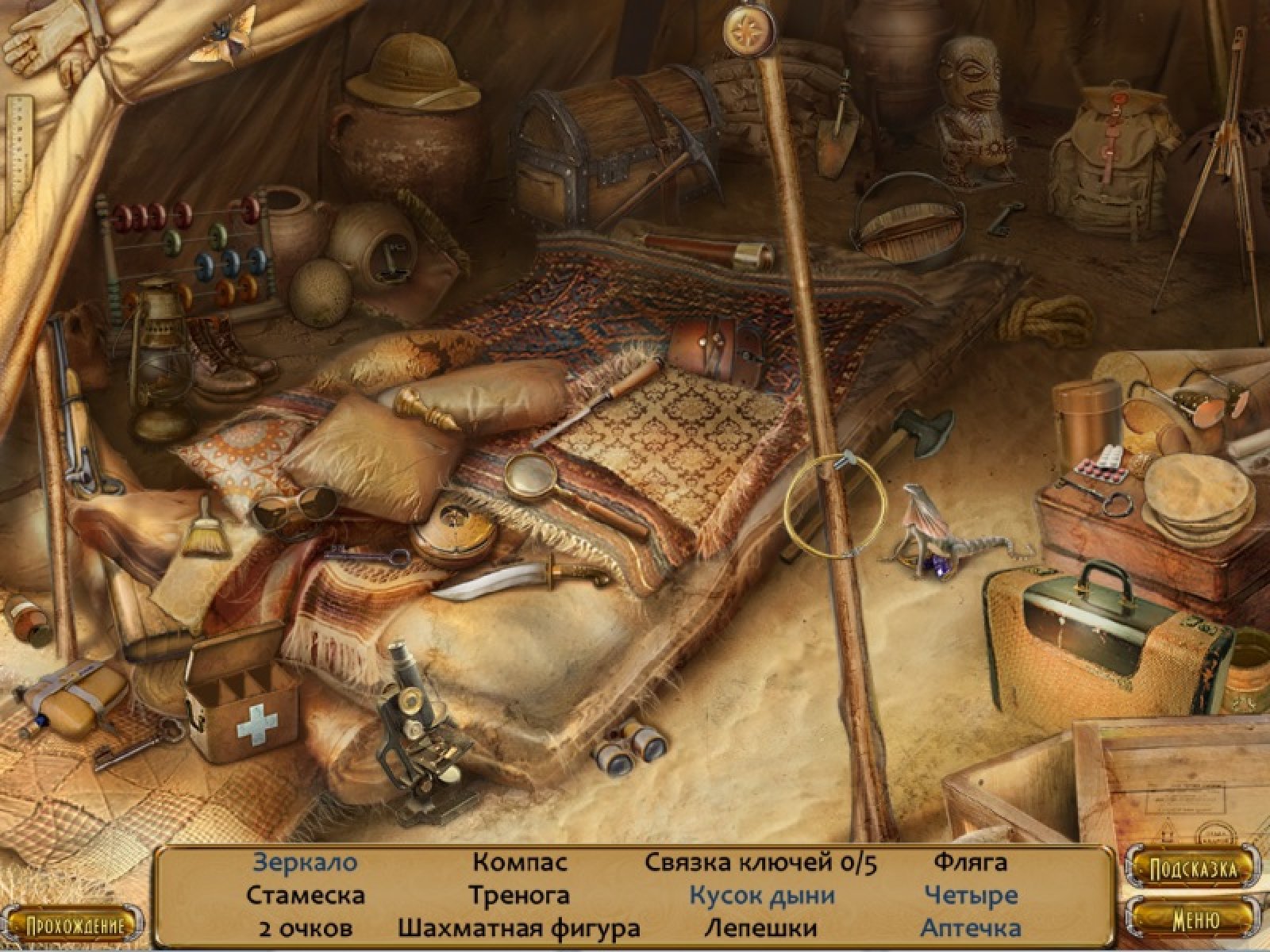Click the 2 очков list entry
Viewport: 1270px width, 952px height.
pos(305,927)
